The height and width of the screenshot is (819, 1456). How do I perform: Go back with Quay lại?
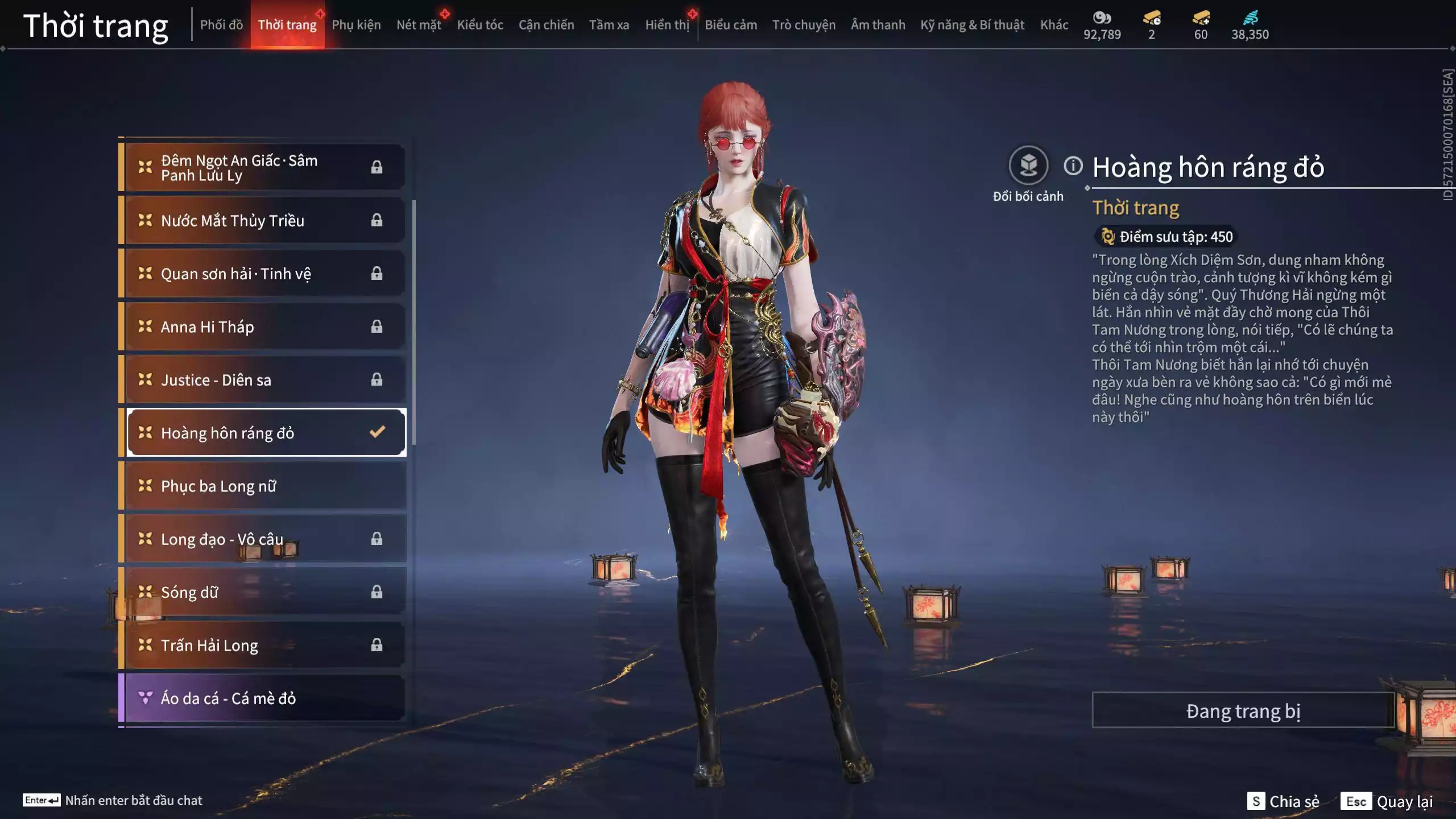click(1388, 801)
